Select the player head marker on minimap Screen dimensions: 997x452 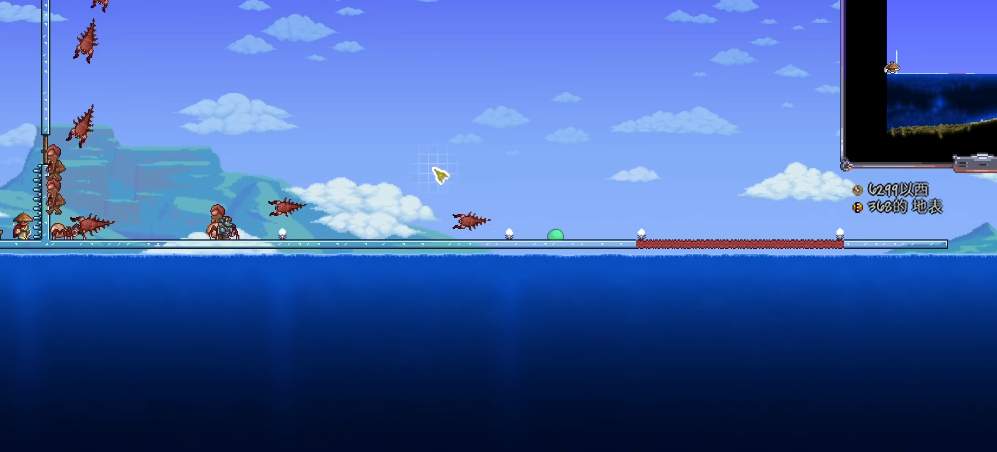[x=892, y=67]
